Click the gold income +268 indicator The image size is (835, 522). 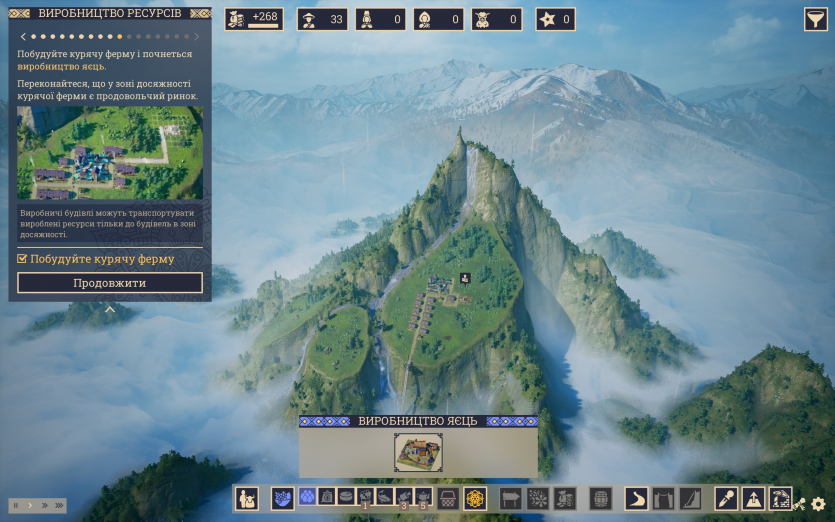coord(254,19)
